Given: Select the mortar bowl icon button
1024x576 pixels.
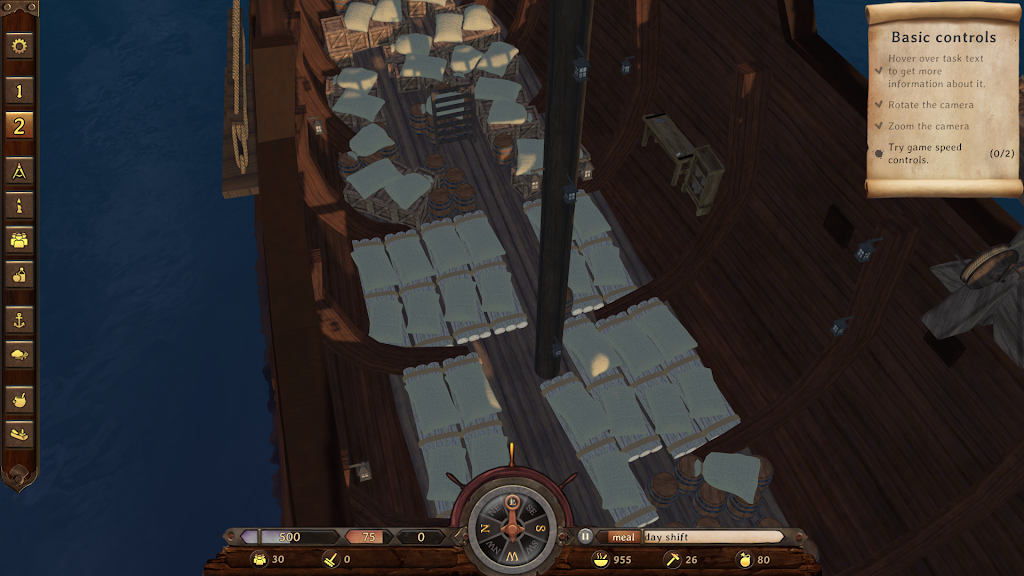Looking at the screenshot, I should (x=20, y=400).
